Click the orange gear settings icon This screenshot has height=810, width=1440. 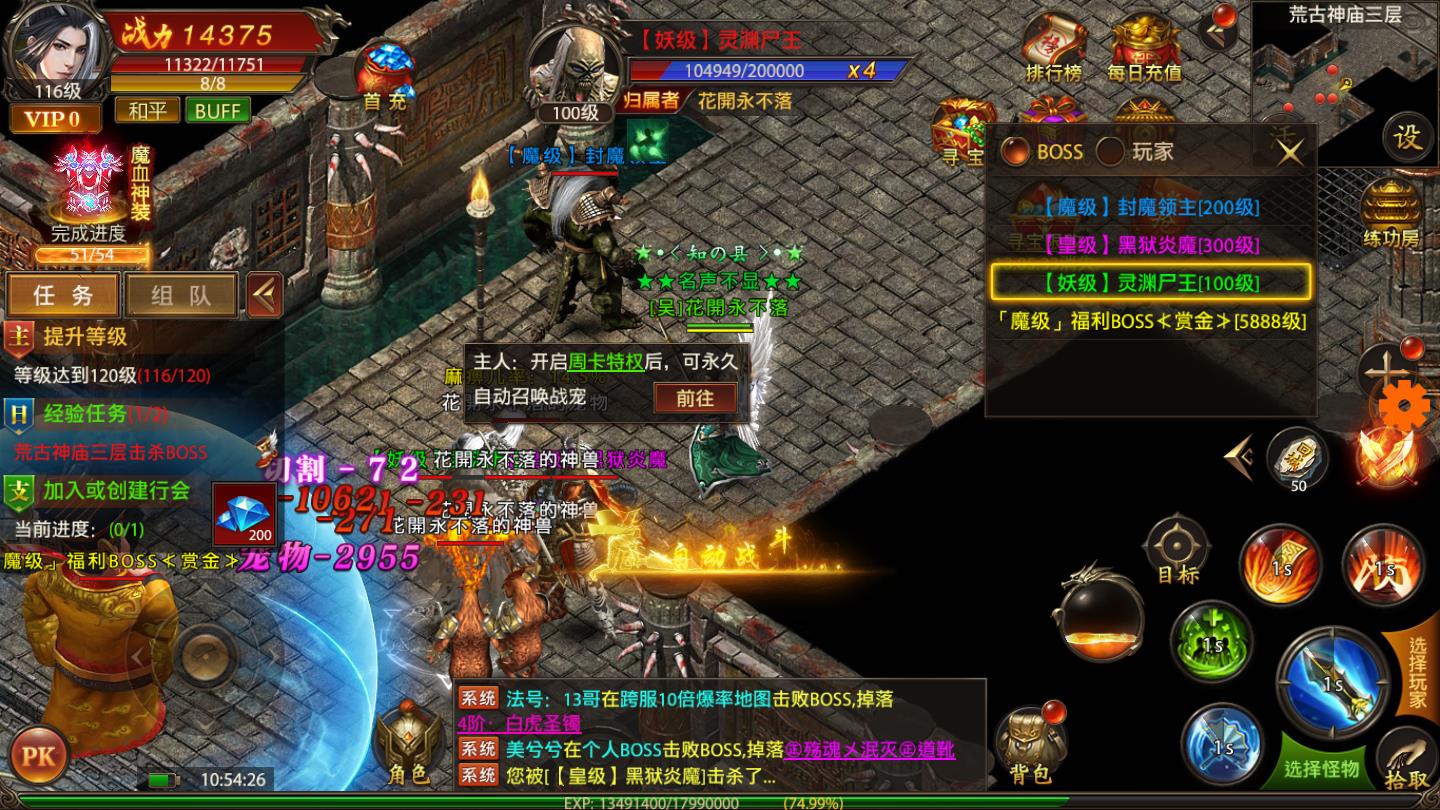click(1405, 405)
